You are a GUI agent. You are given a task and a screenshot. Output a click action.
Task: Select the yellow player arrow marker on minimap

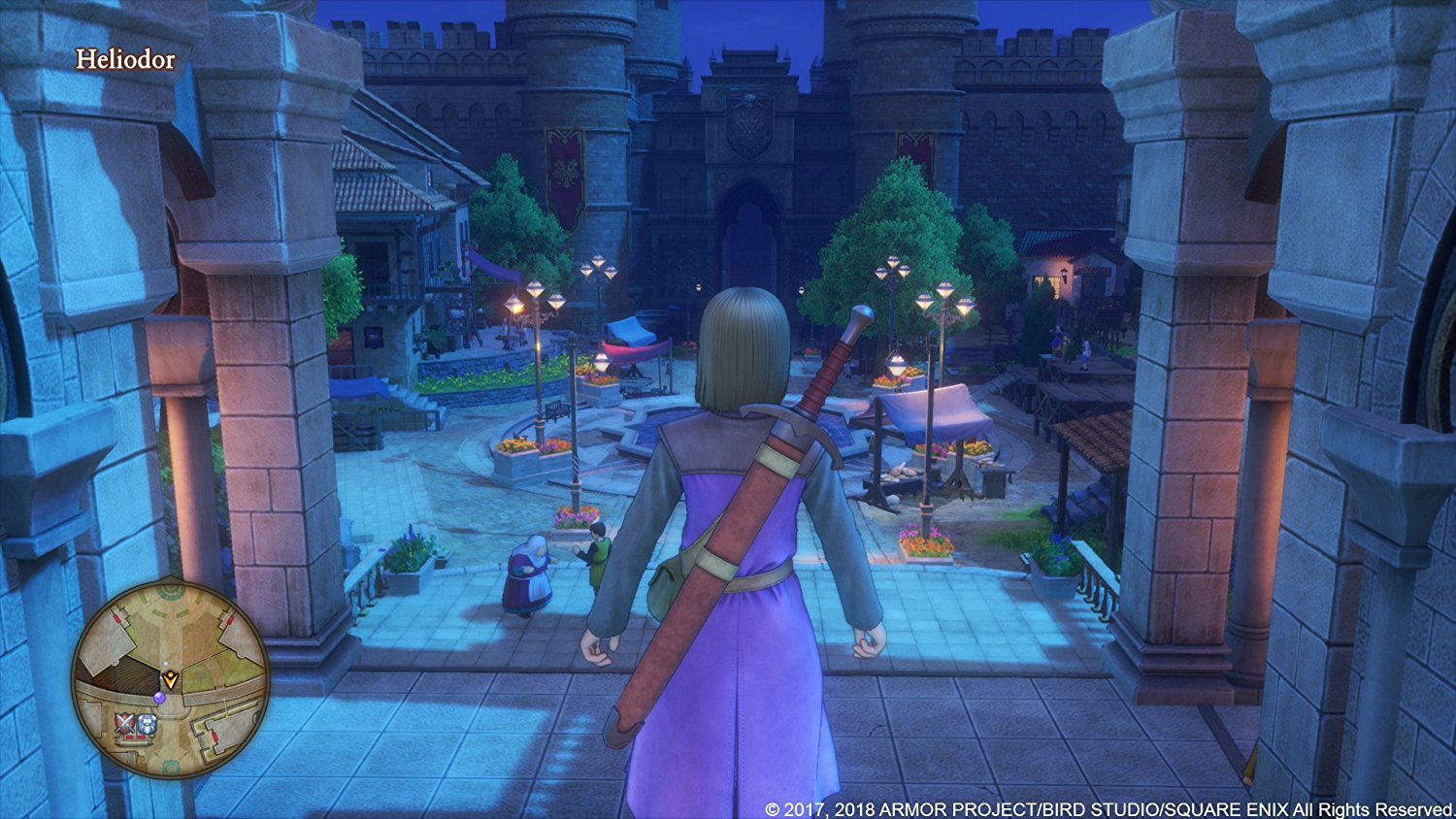point(171,678)
